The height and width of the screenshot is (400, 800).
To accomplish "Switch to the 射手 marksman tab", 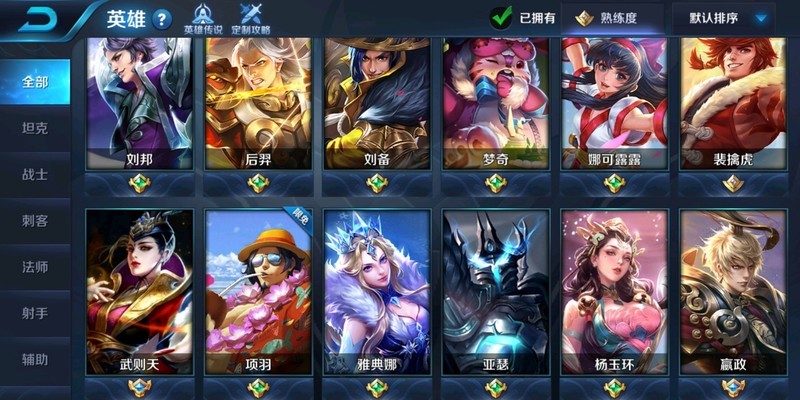I will click(35, 313).
